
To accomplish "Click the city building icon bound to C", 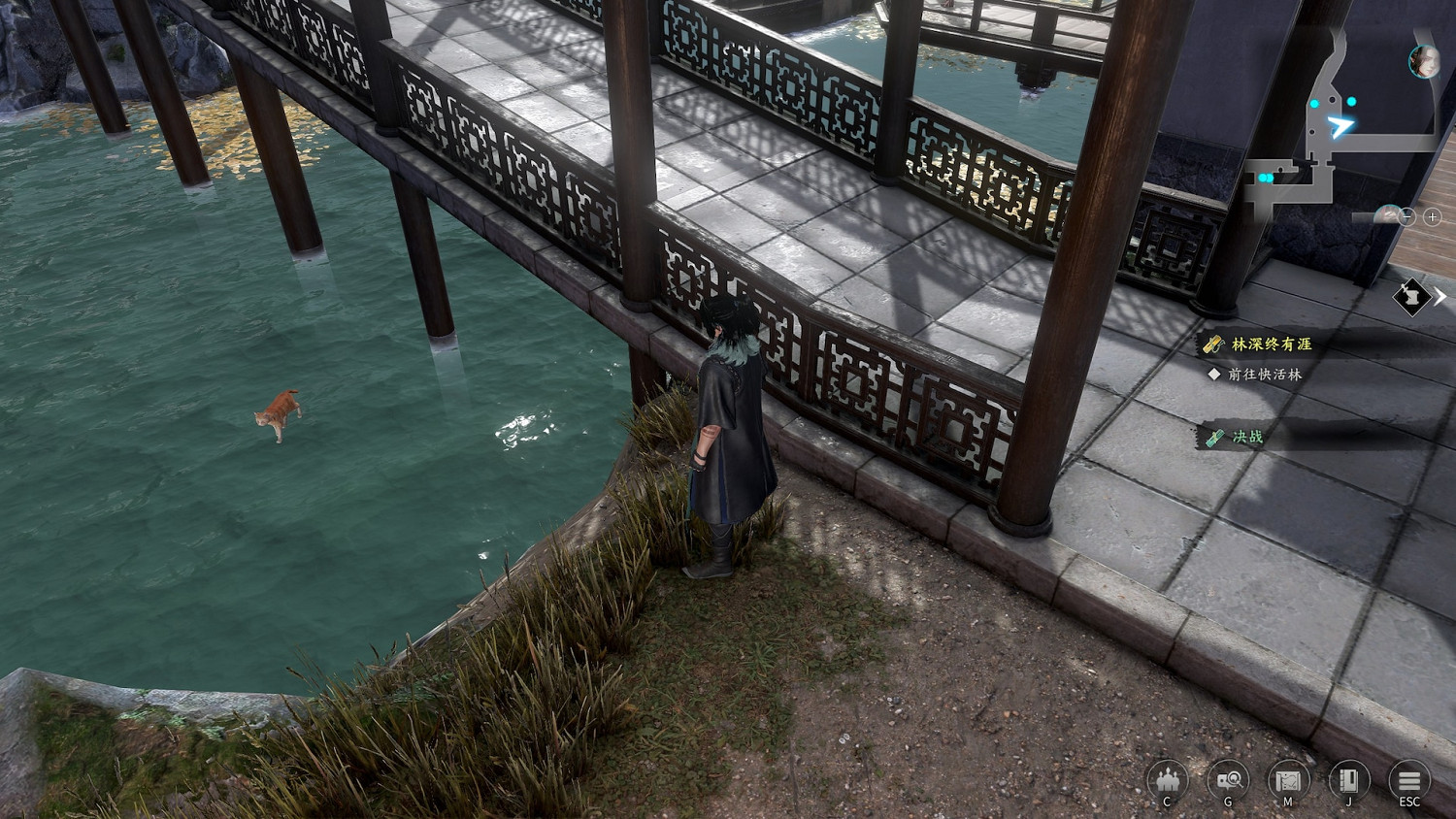I will (x=1170, y=781).
